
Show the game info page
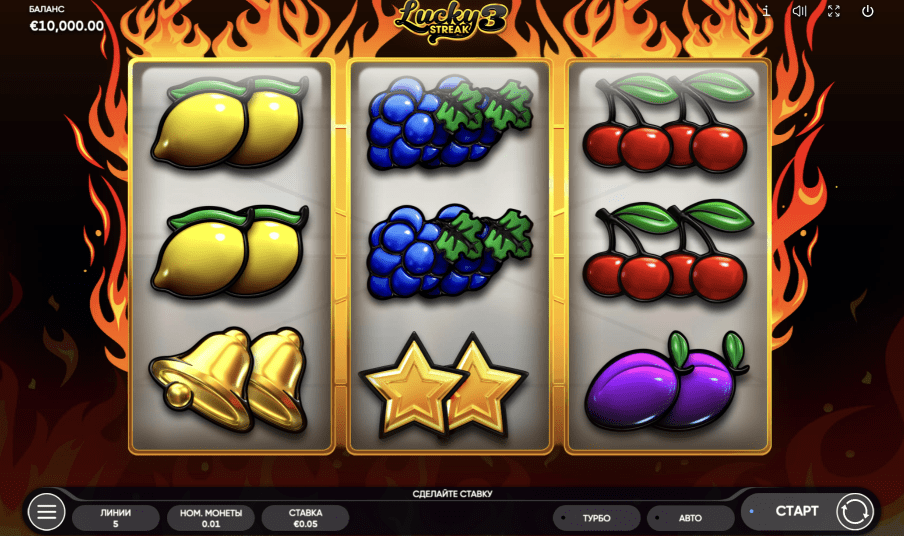coord(766,11)
